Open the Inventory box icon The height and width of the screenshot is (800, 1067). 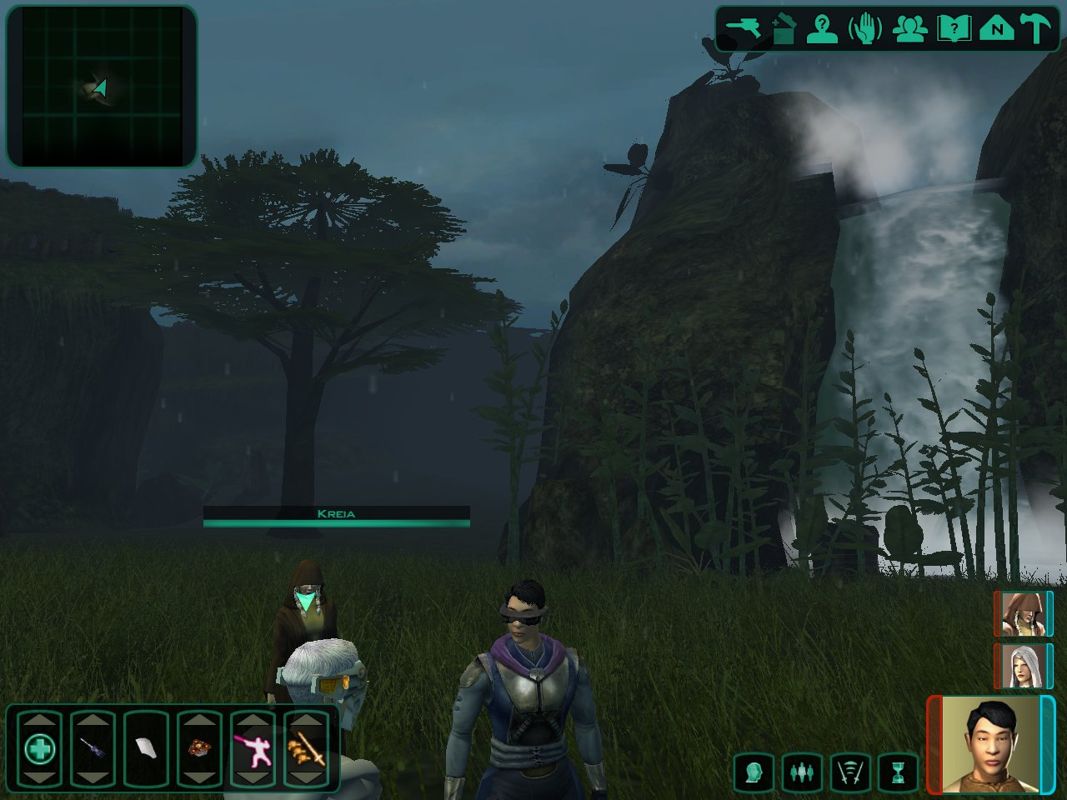tap(784, 29)
